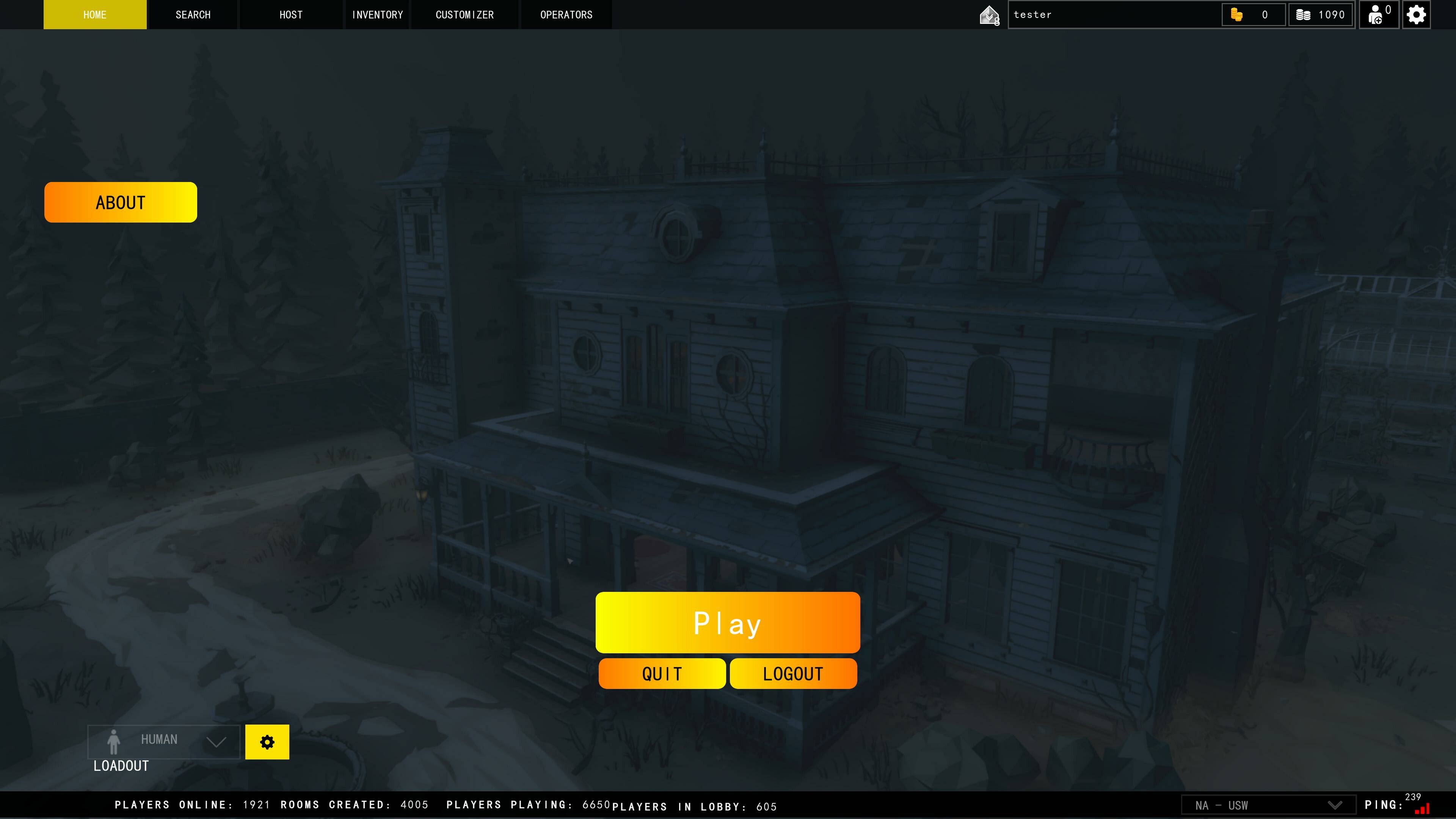Click the yellow loadout settings gear
Image resolution: width=1456 pixels, height=819 pixels.
tap(267, 741)
